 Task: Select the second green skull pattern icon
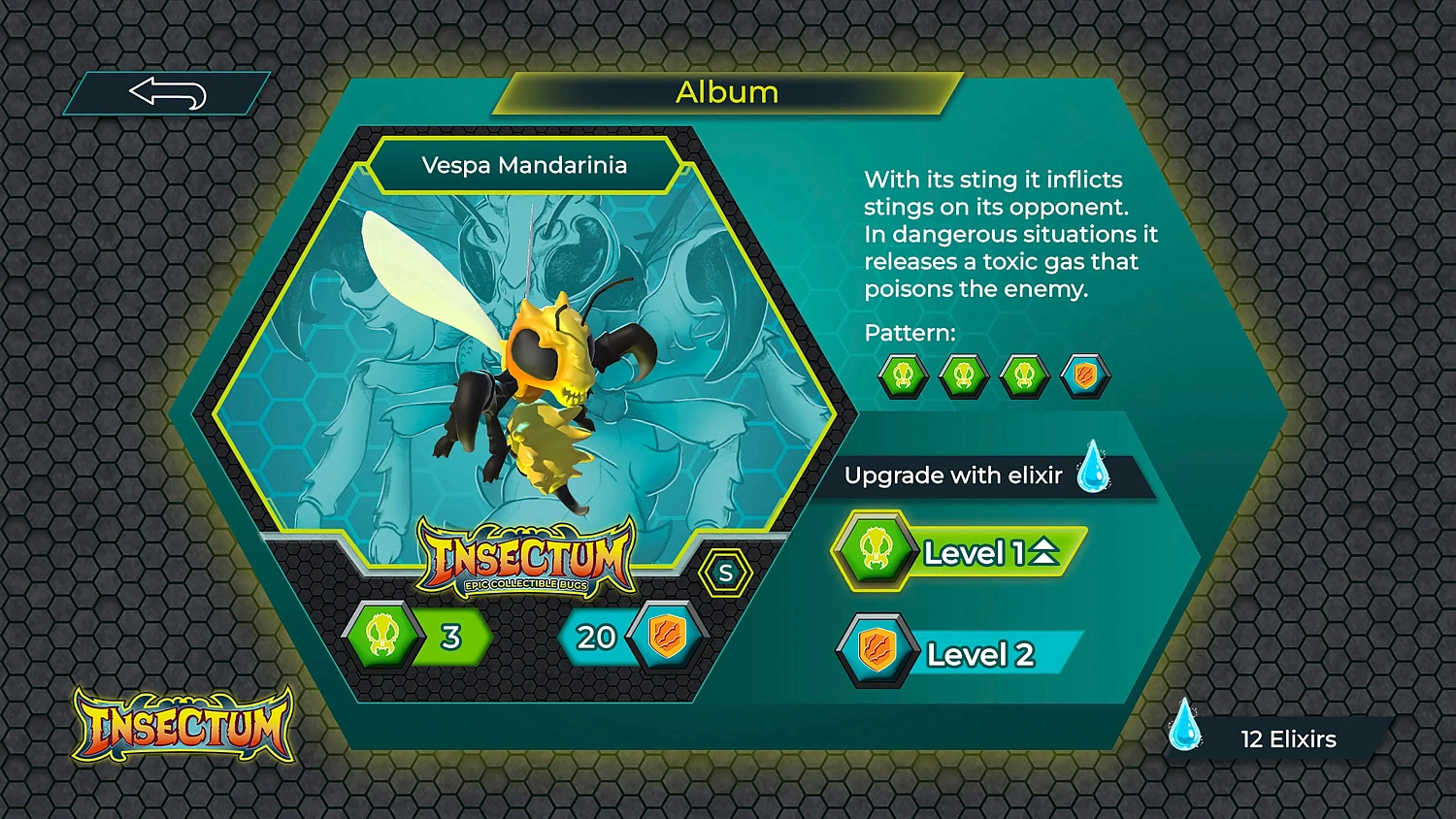[964, 376]
